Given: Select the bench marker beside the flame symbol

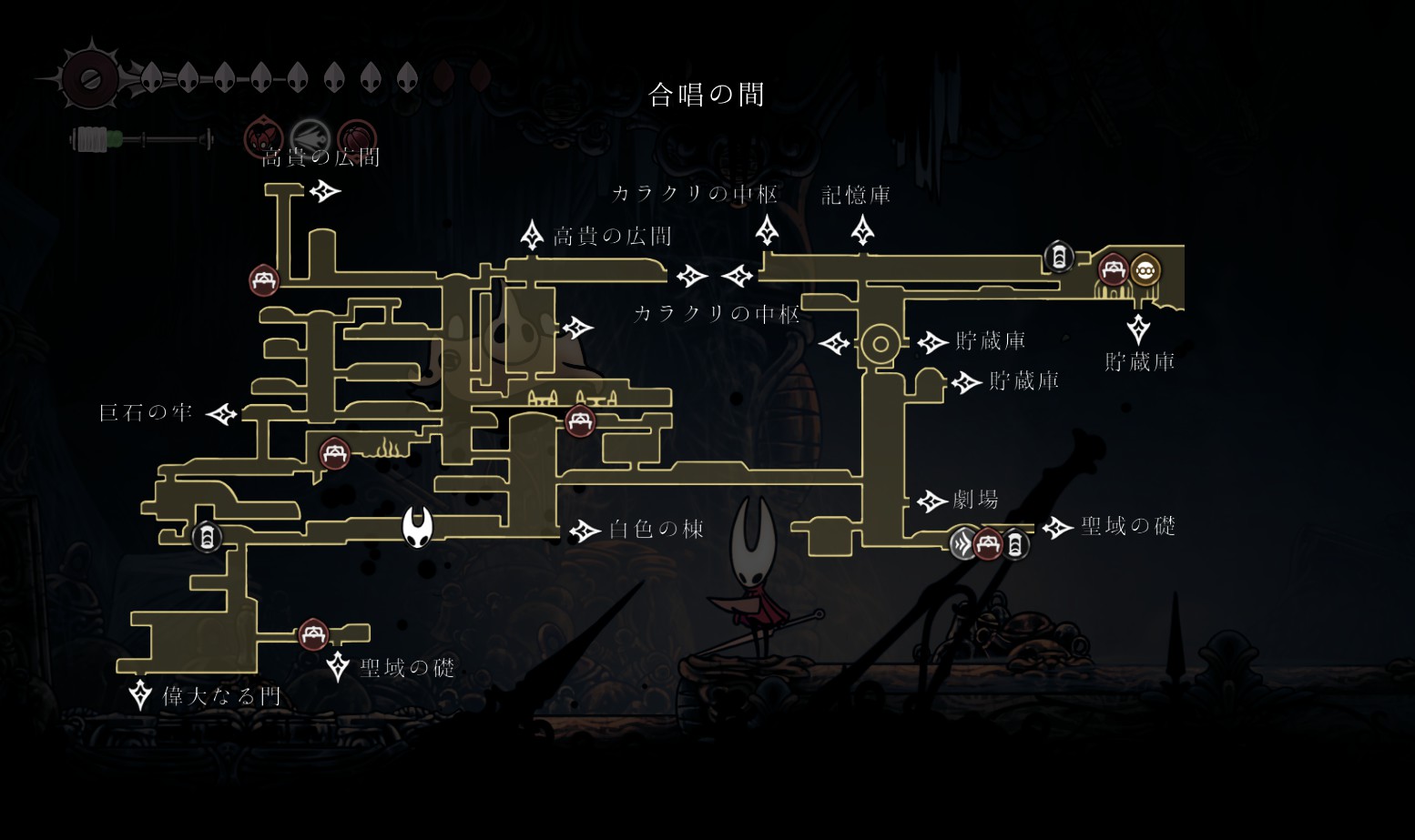Looking at the screenshot, I should click(x=334, y=453).
